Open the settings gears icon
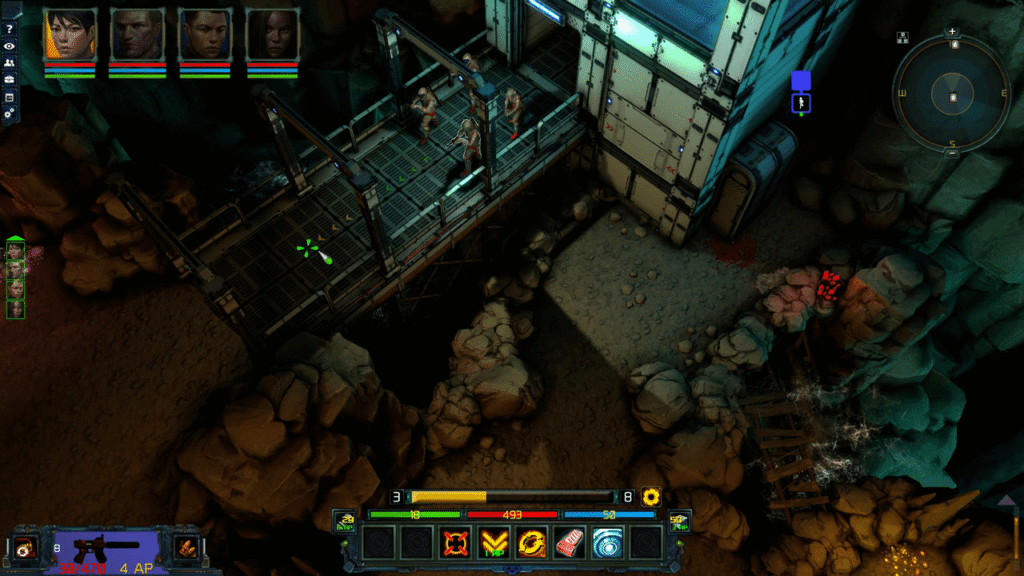The image size is (1024, 576). click(9, 113)
